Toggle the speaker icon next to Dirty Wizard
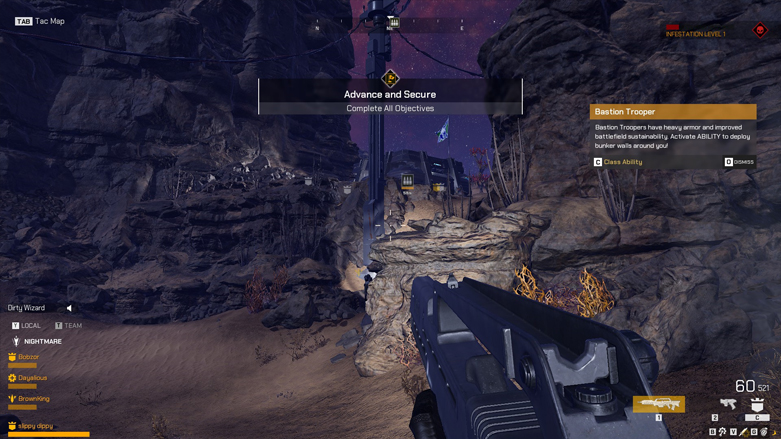Screen dimensions: 781x439 point(69,308)
